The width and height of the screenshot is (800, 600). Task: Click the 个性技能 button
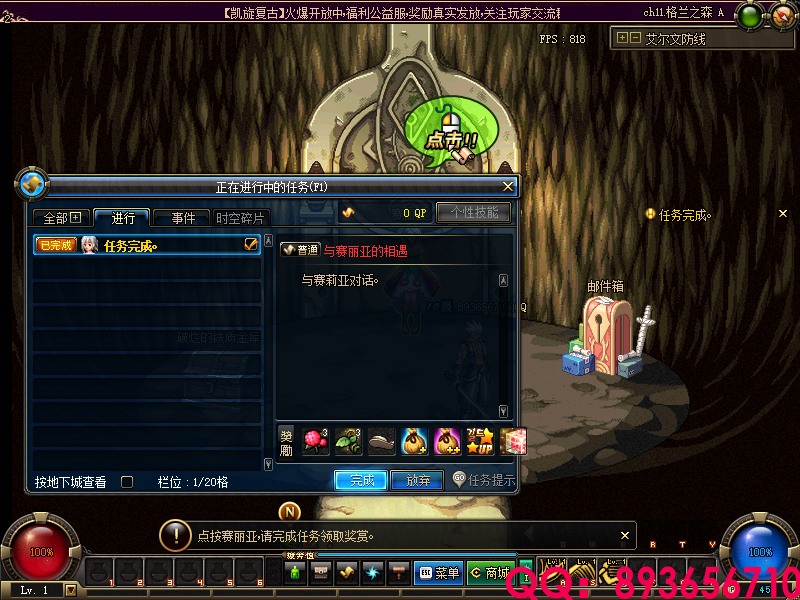tap(474, 212)
